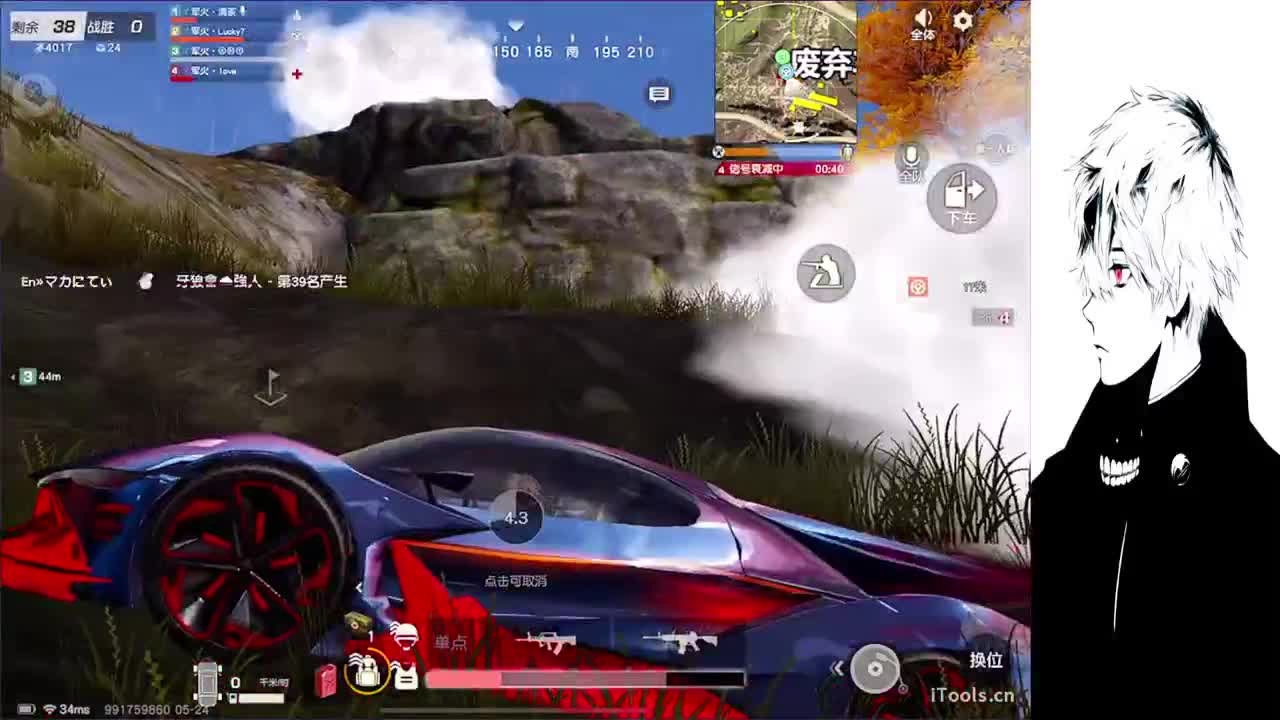Select the fuel can icon
The image size is (1280, 720).
click(x=323, y=677)
